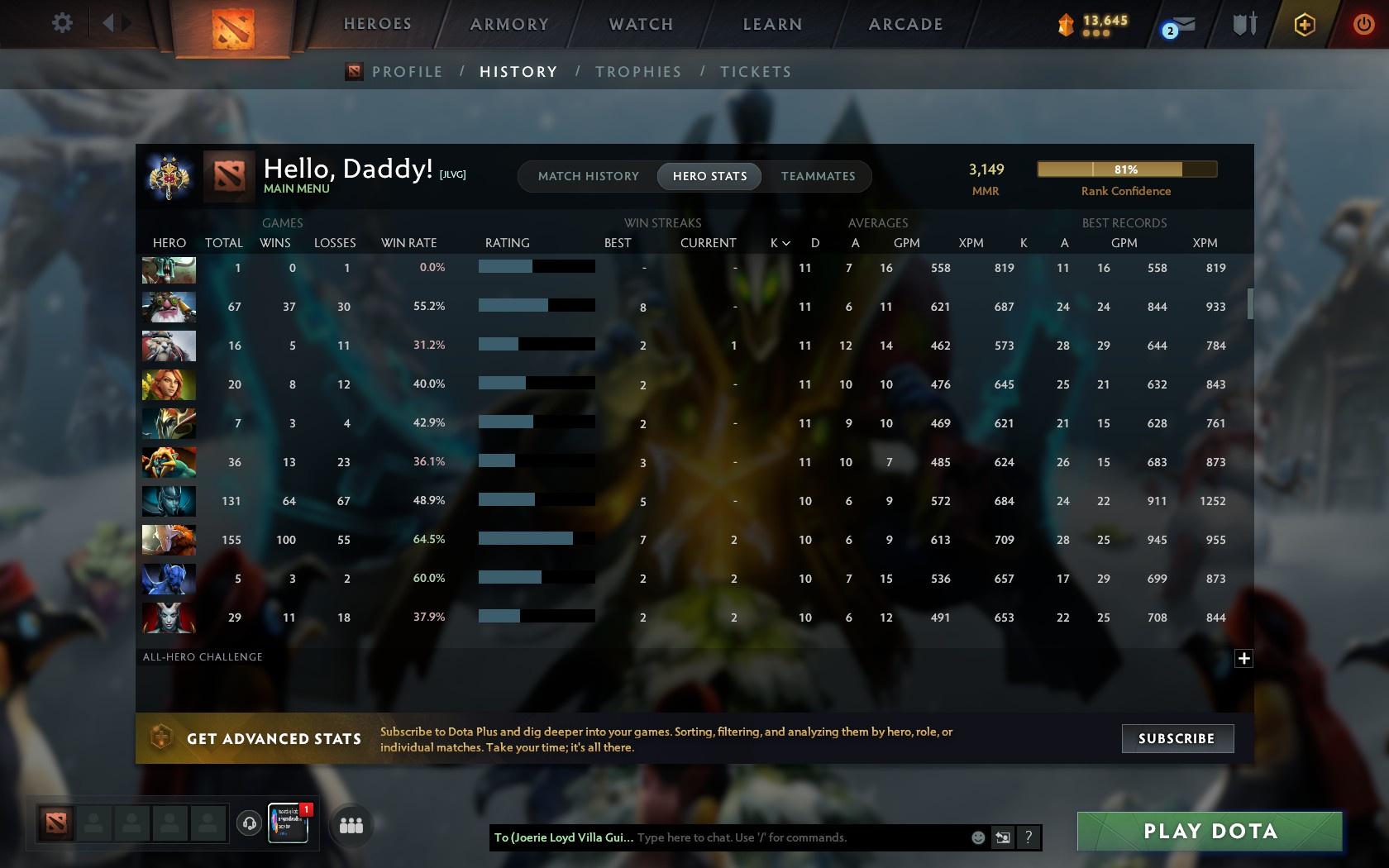Click the rank medal next to Hello, Daddy!
This screenshot has height=868, width=1389.
169,176
